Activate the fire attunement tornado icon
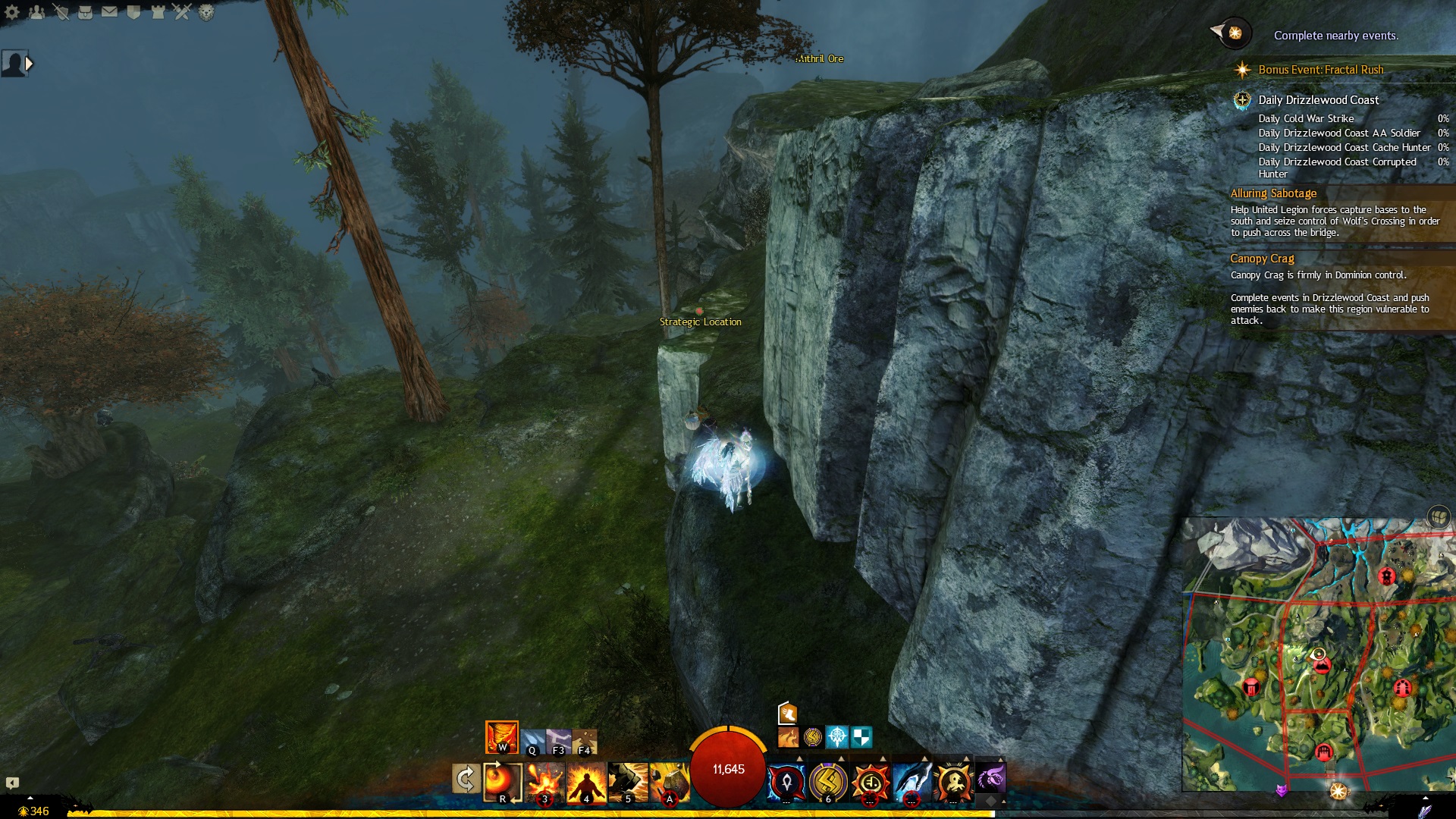Image resolution: width=1456 pixels, height=819 pixels. 501,736
